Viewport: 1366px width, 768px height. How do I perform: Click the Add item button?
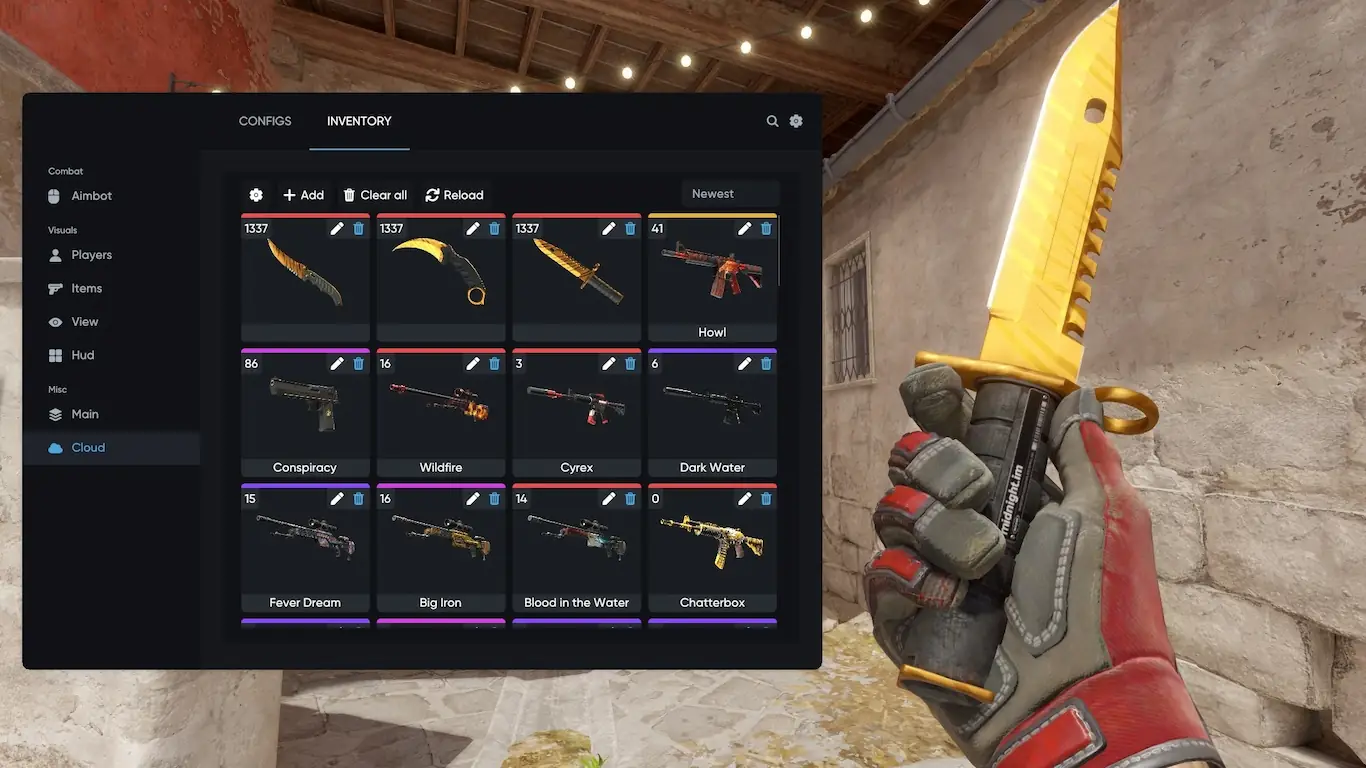tap(303, 195)
